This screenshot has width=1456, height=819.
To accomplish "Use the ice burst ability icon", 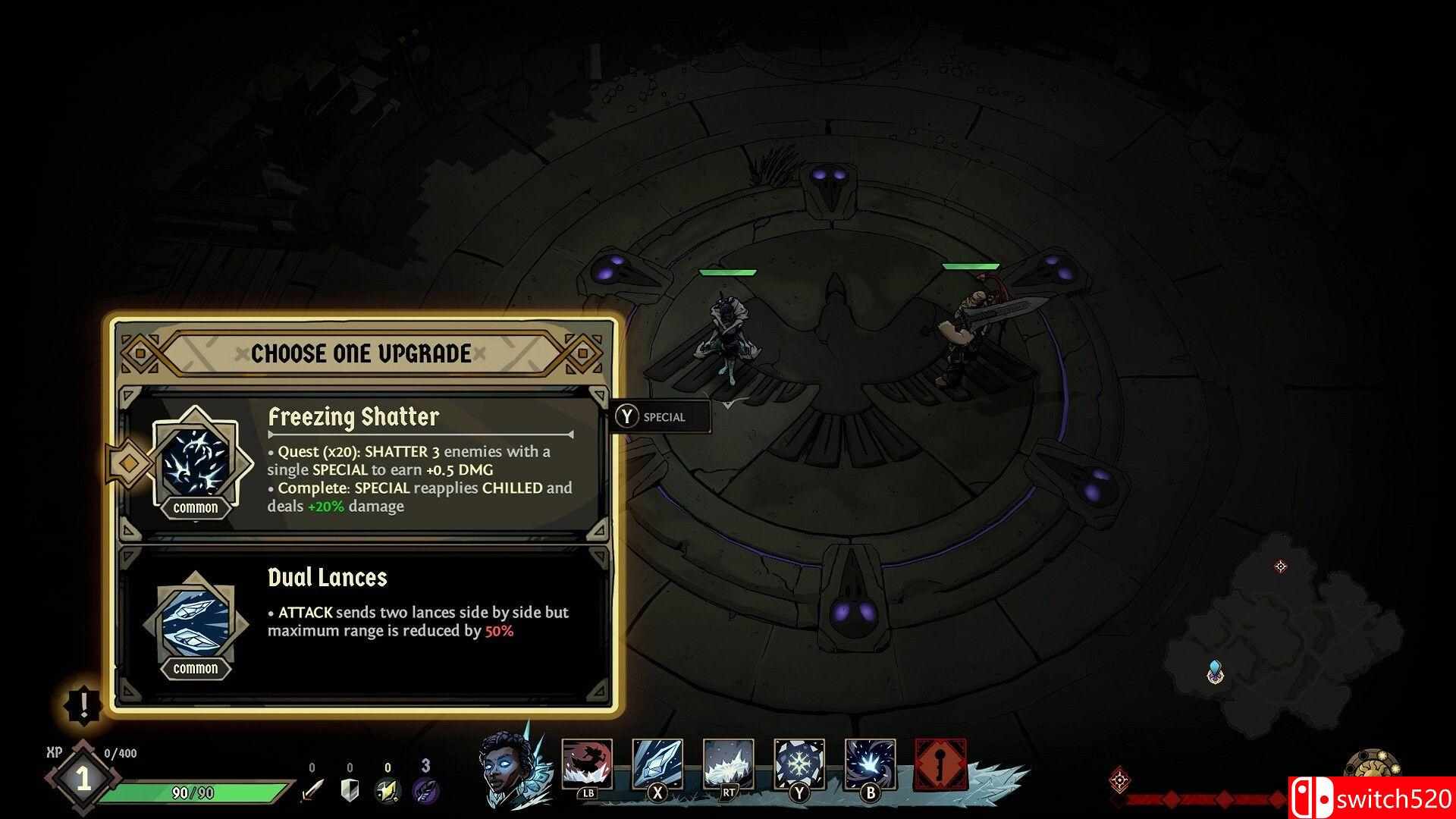I will click(x=870, y=764).
